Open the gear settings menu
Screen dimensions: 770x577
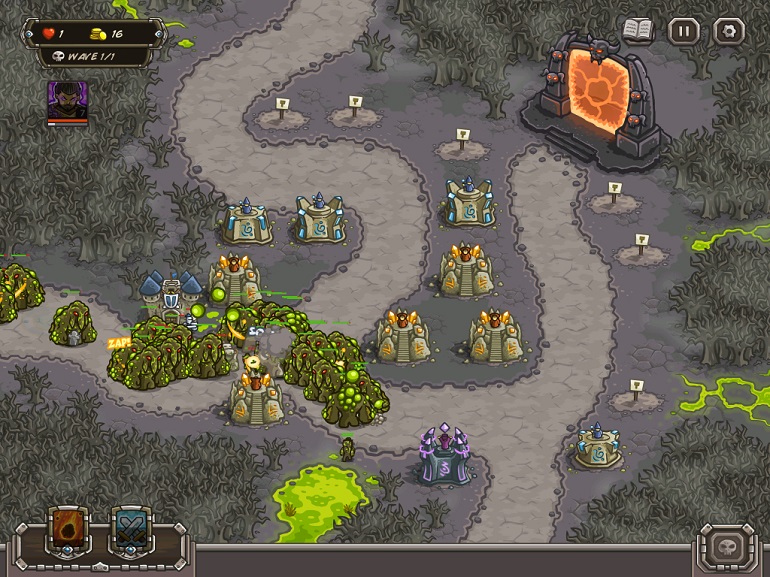click(728, 31)
